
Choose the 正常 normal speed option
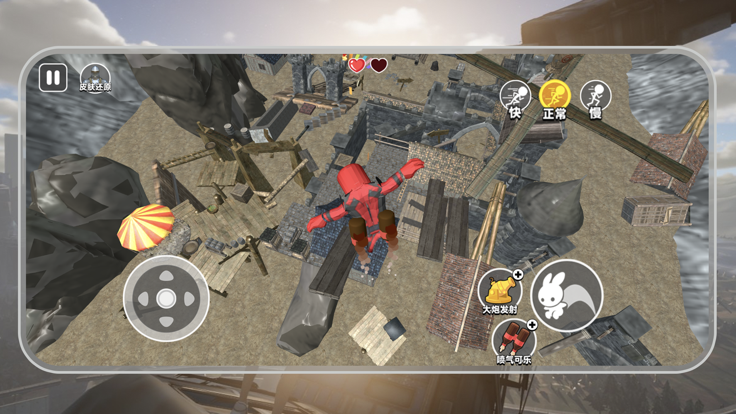tap(554, 96)
